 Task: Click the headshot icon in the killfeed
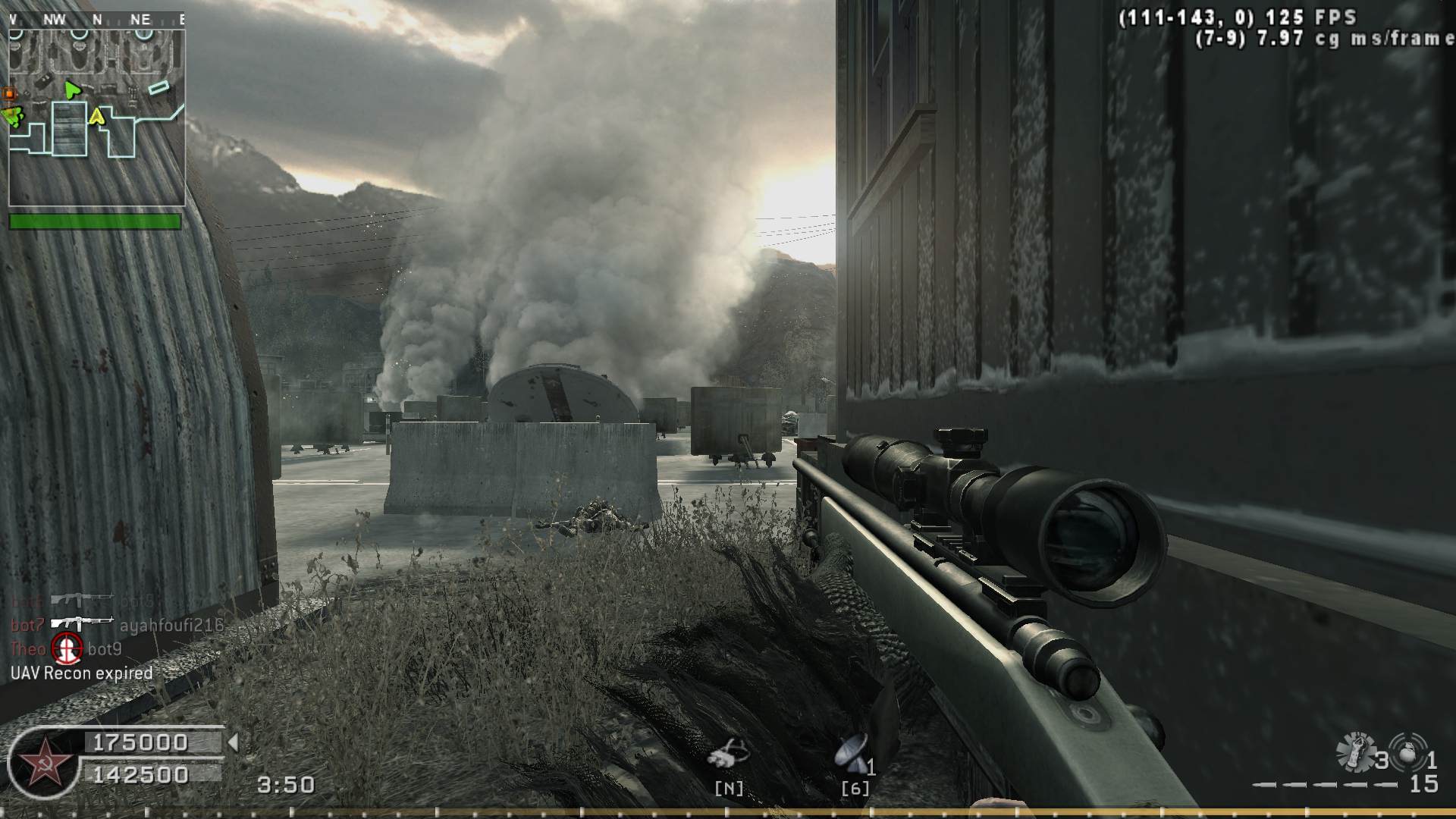[x=67, y=648]
